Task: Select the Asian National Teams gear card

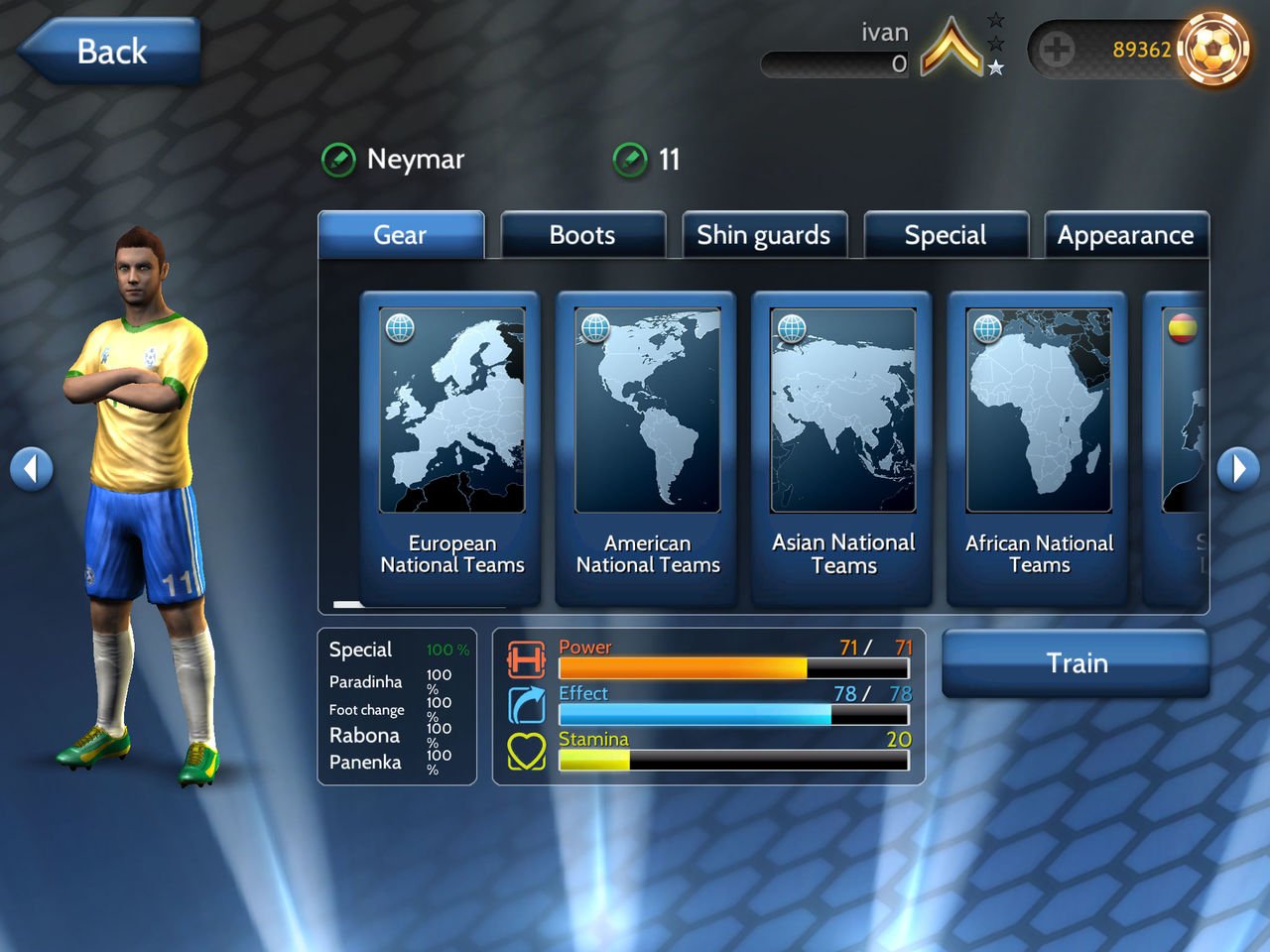Action: 842,446
